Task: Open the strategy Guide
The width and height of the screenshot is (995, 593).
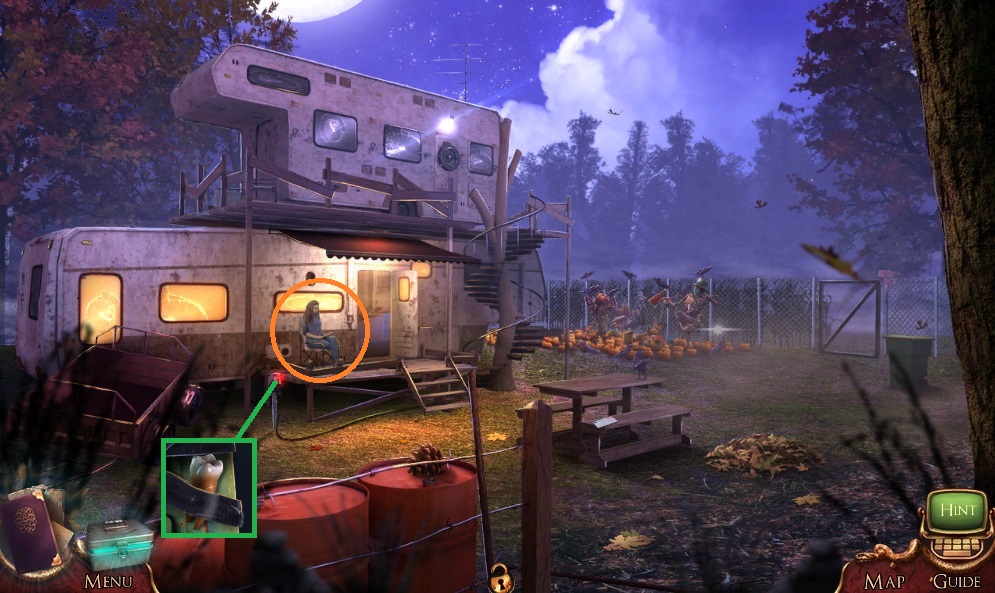Action: pyautogui.click(x=955, y=580)
